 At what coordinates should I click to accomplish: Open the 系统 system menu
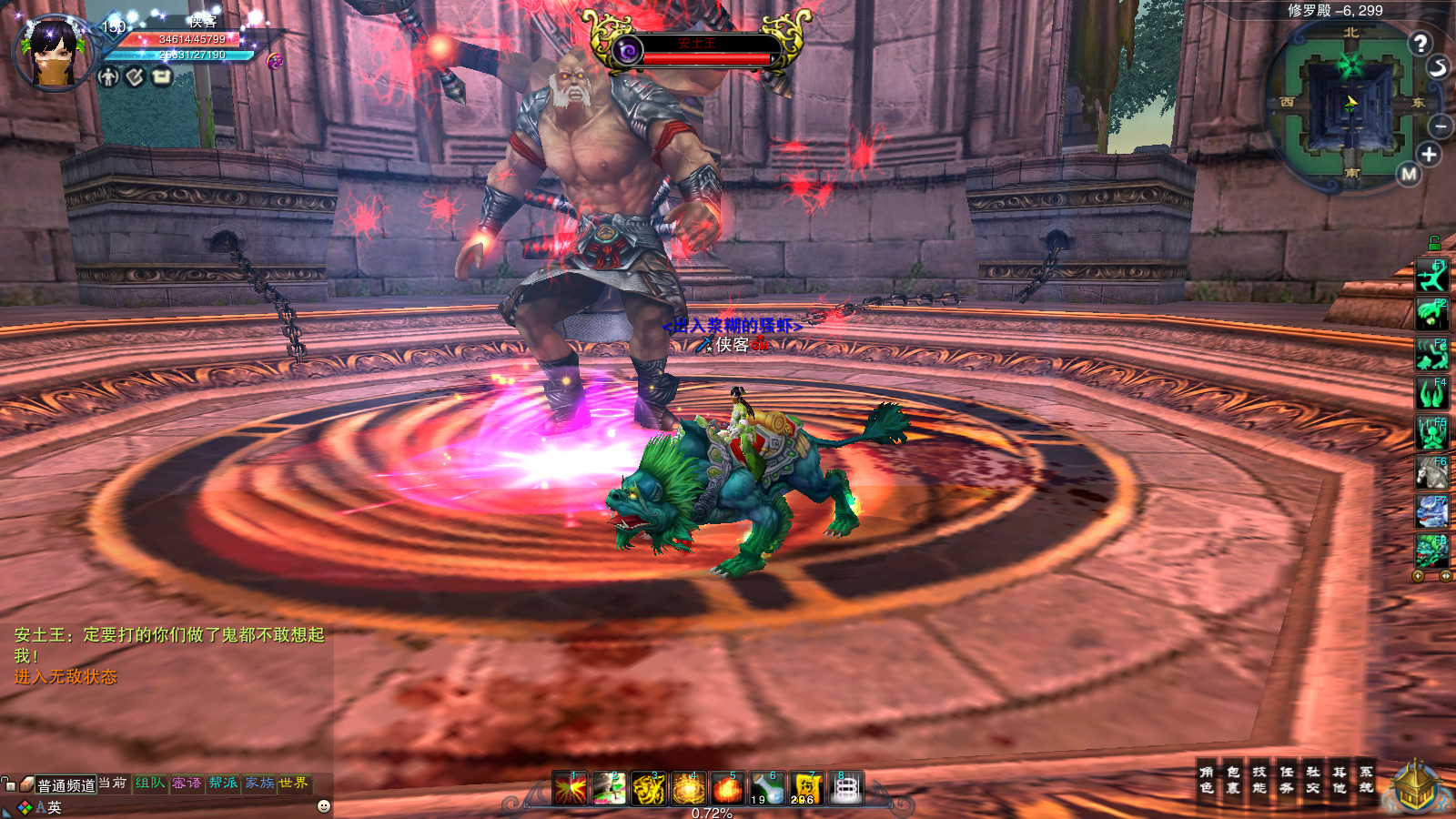click(x=1366, y=780)
